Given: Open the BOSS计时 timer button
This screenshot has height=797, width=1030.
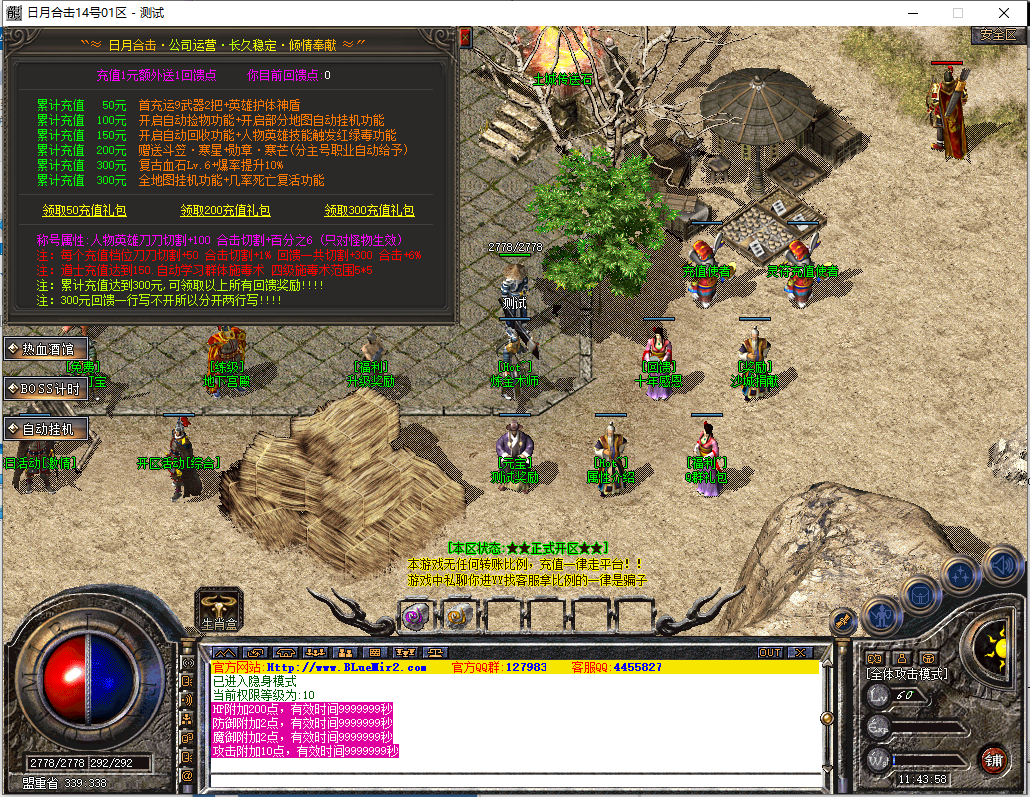Looking at the screenshot, I should (46, 389).
